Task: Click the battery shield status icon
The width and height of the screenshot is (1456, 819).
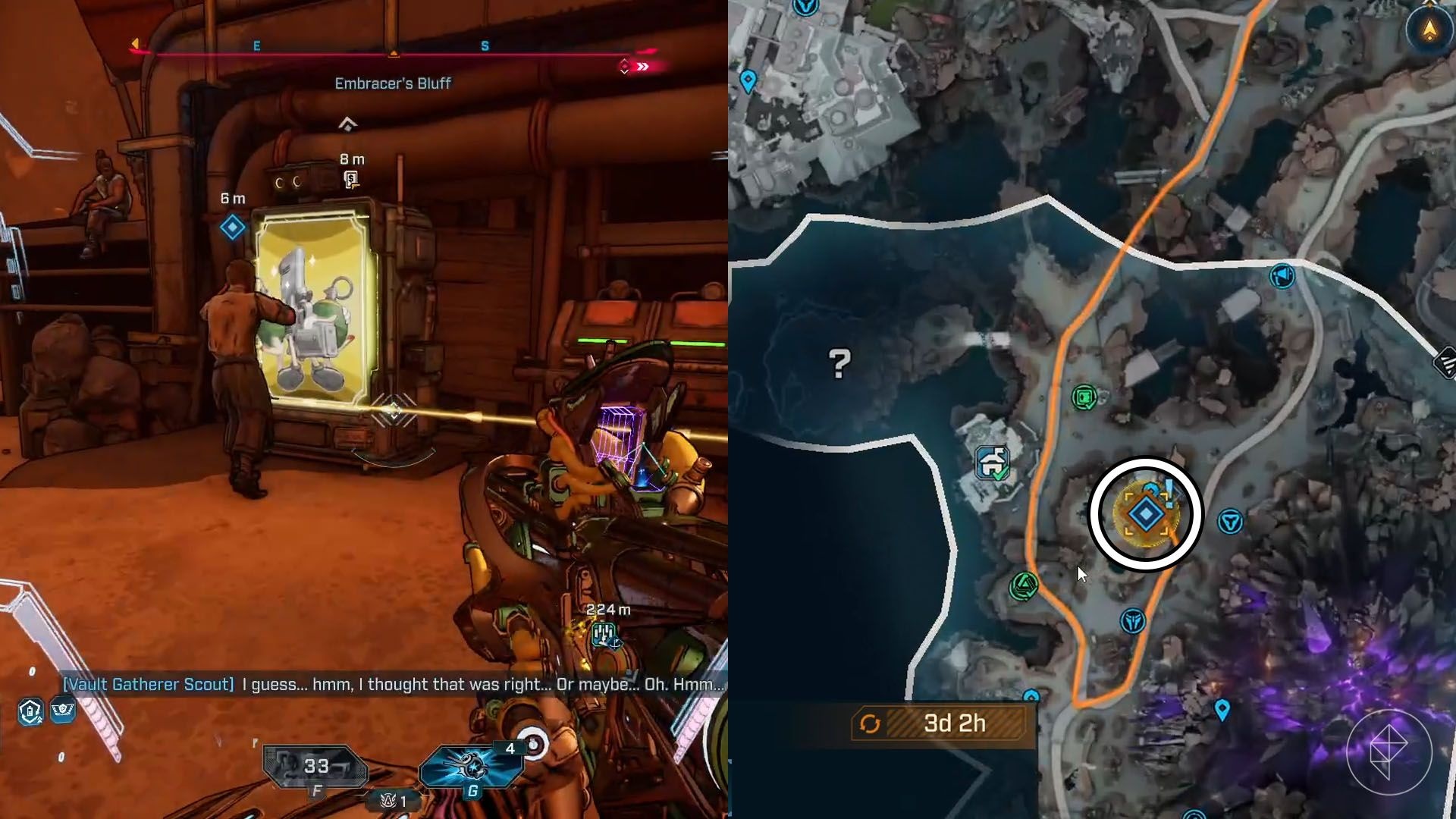Action: [30, 711]
